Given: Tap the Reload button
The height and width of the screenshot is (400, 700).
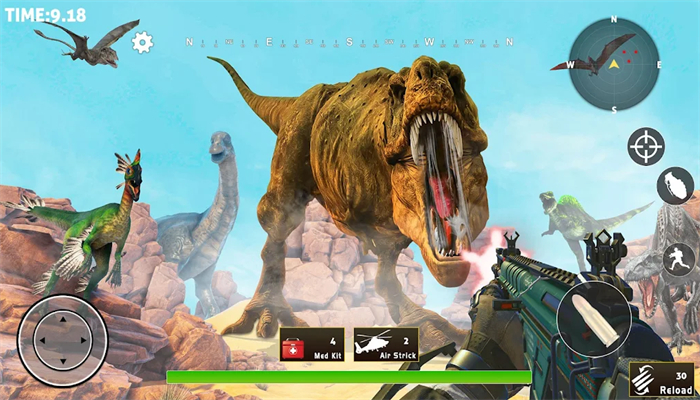Looking at the screenshot, I should (x=664, y=379).
